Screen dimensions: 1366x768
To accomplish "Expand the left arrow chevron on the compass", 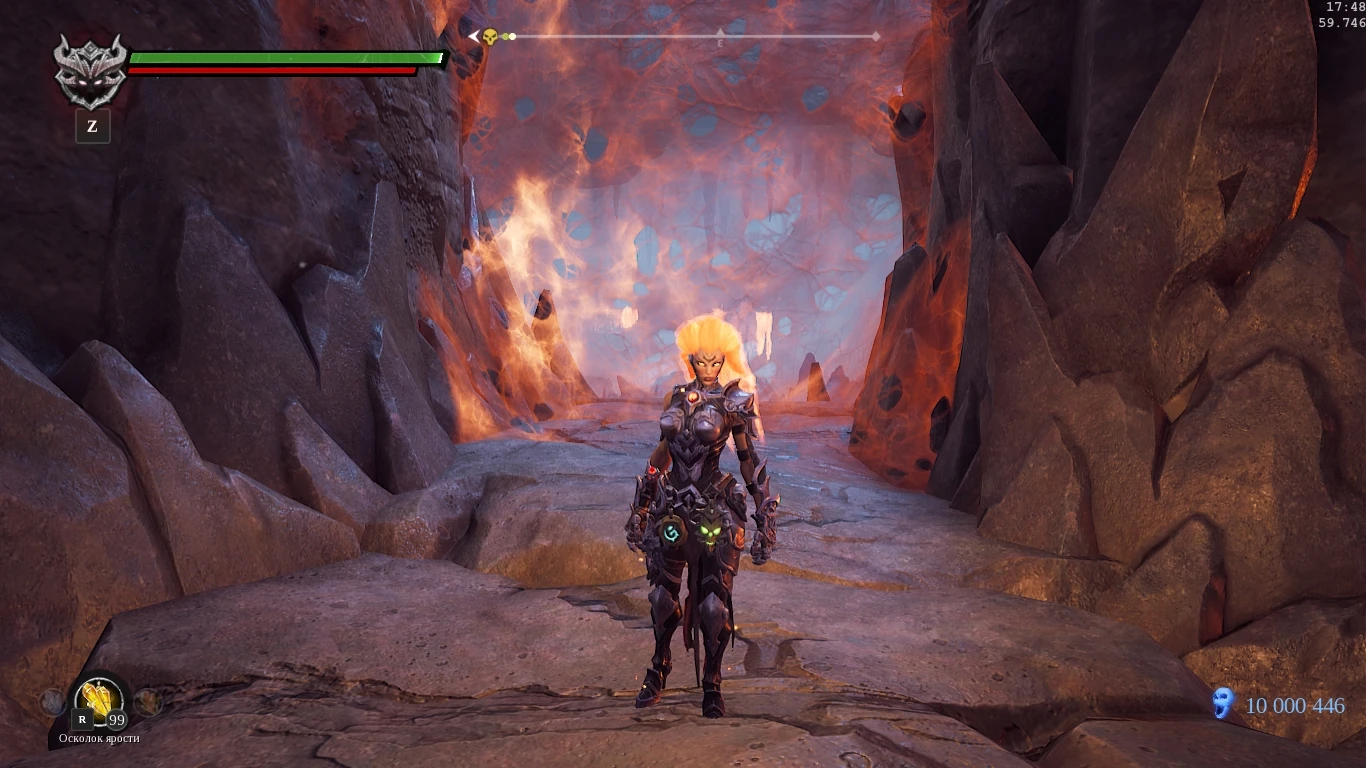I will click(473, 35).
